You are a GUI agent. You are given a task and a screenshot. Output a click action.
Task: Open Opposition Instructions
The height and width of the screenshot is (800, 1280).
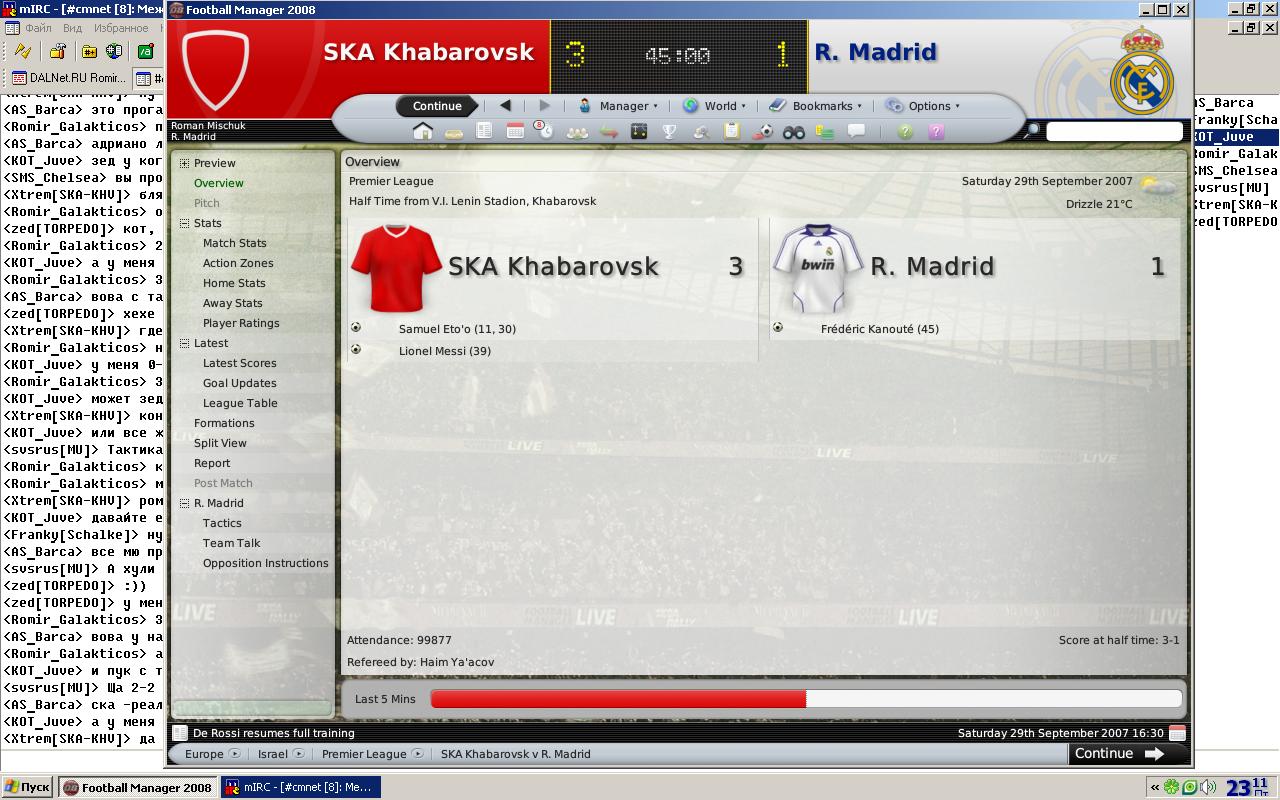coord(265,563)
